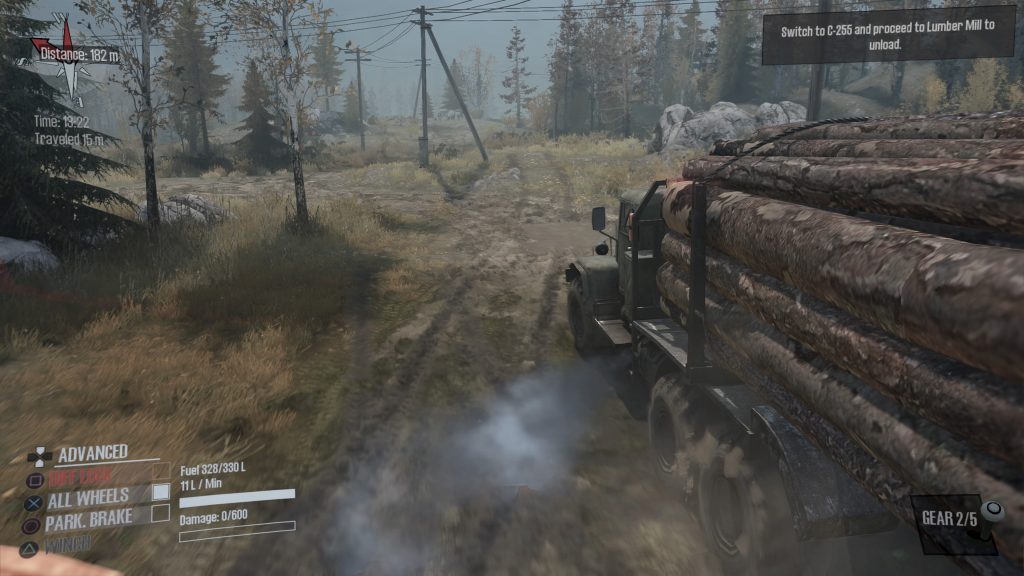The image size is (1024, 576).
Task: Activate the Winch option
Action: (x=68, y=544)
